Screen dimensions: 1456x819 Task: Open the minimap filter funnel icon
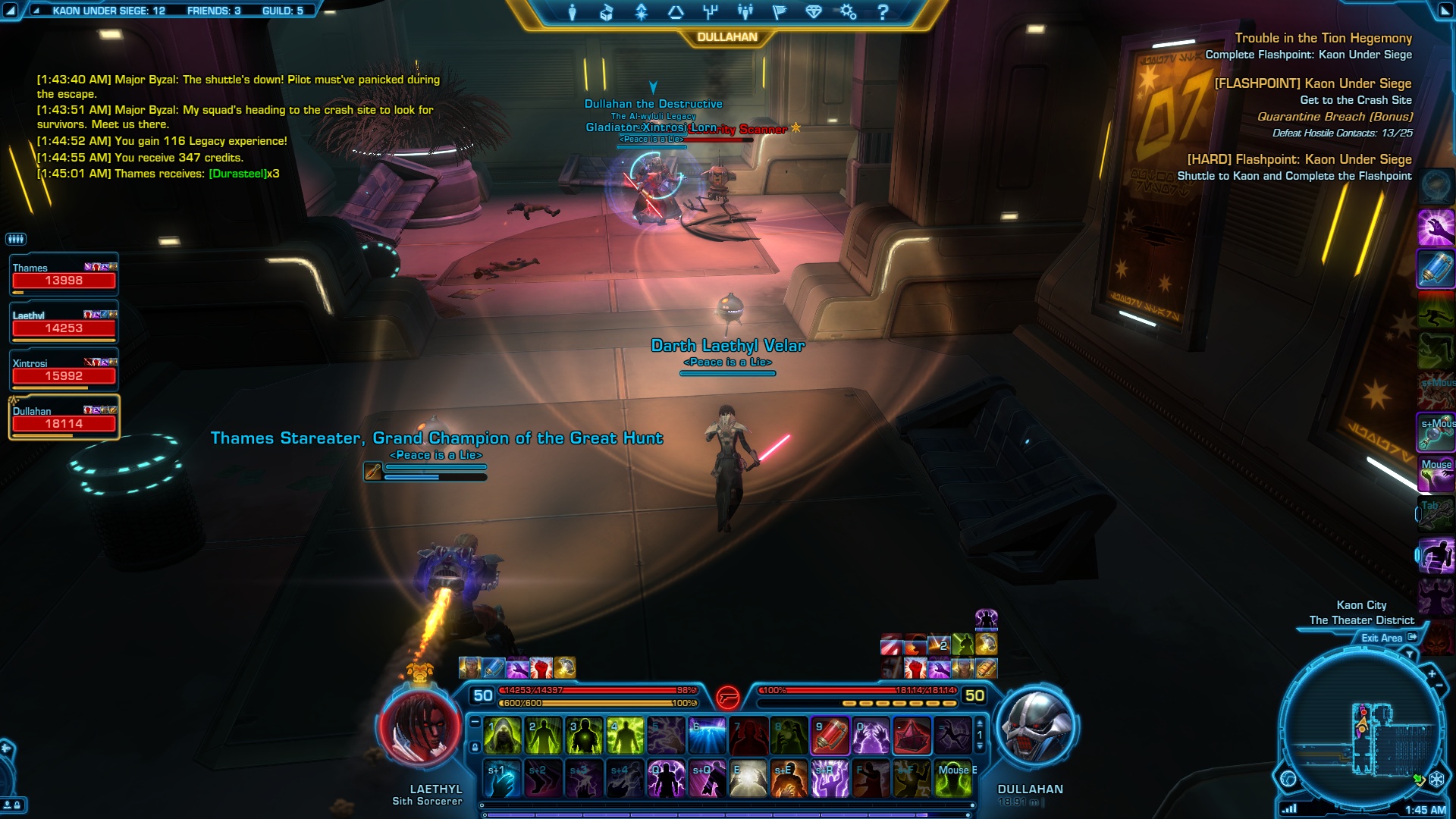click(1410, 654)
